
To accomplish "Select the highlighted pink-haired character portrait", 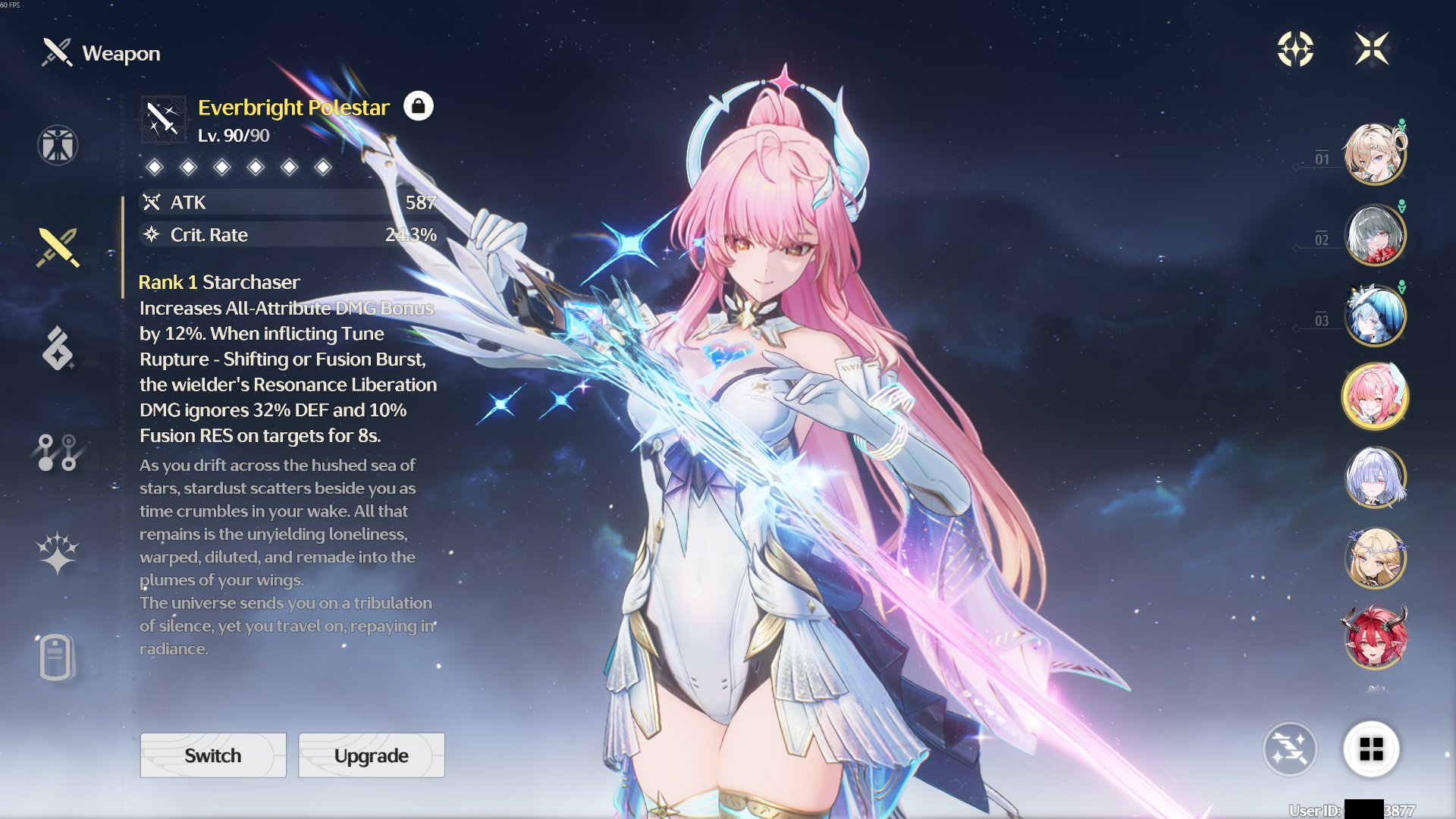I will (x=1374, y=396).
